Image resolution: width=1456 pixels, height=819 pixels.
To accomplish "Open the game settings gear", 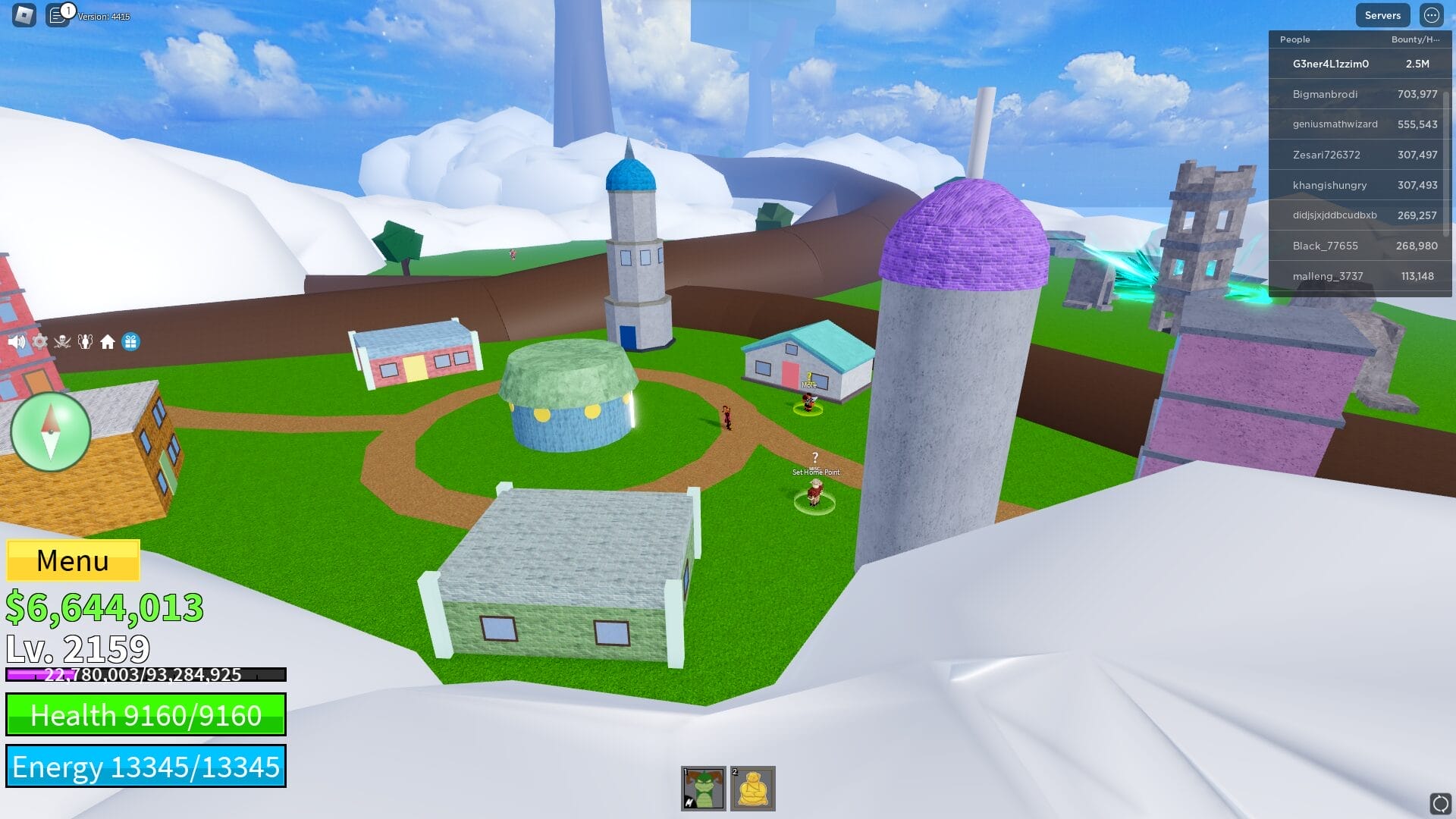I will [x=39, y=341].
